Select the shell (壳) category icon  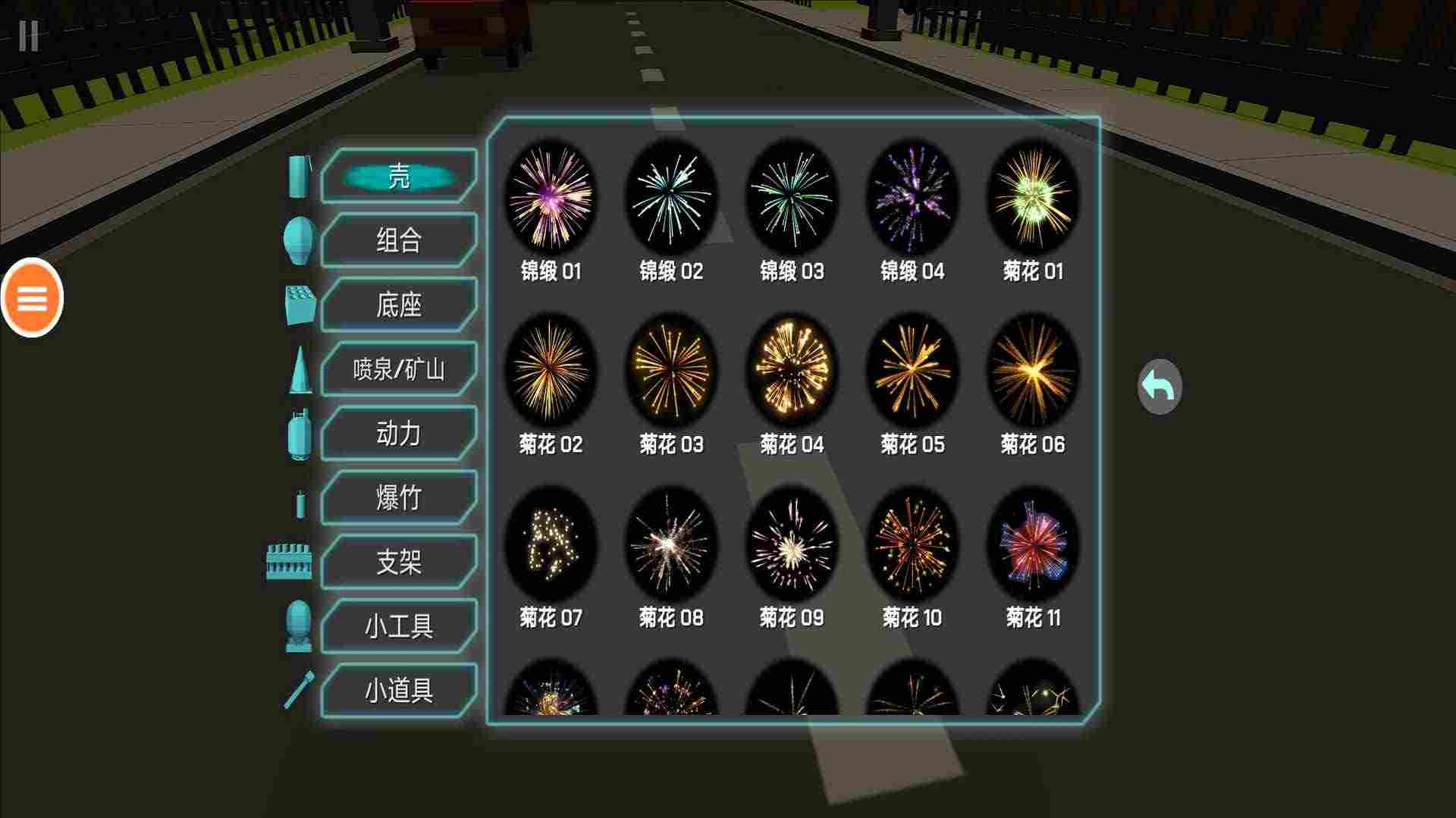coord(298,177)
